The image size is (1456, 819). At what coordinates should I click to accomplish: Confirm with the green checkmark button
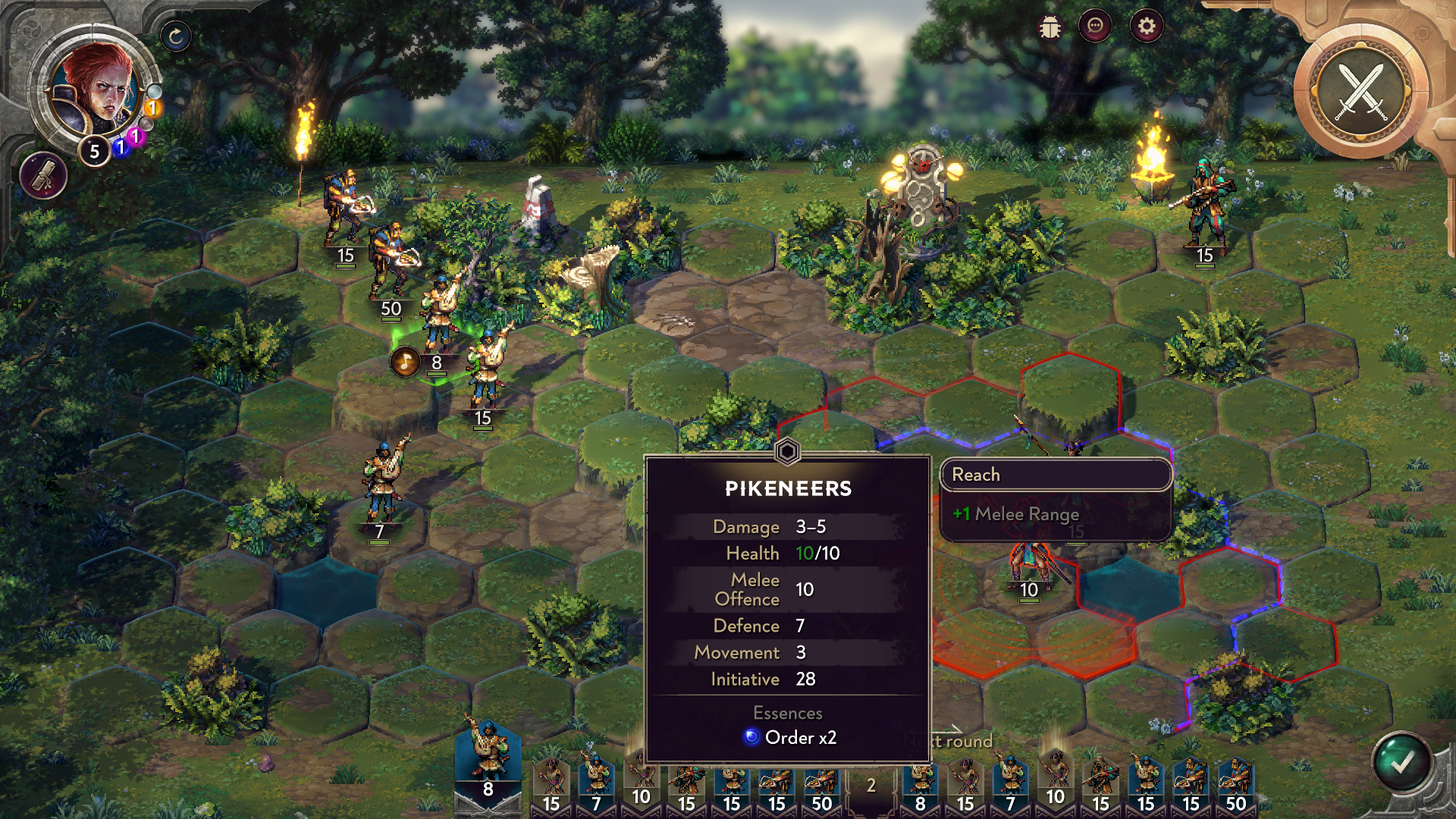tap(1401, 762)
